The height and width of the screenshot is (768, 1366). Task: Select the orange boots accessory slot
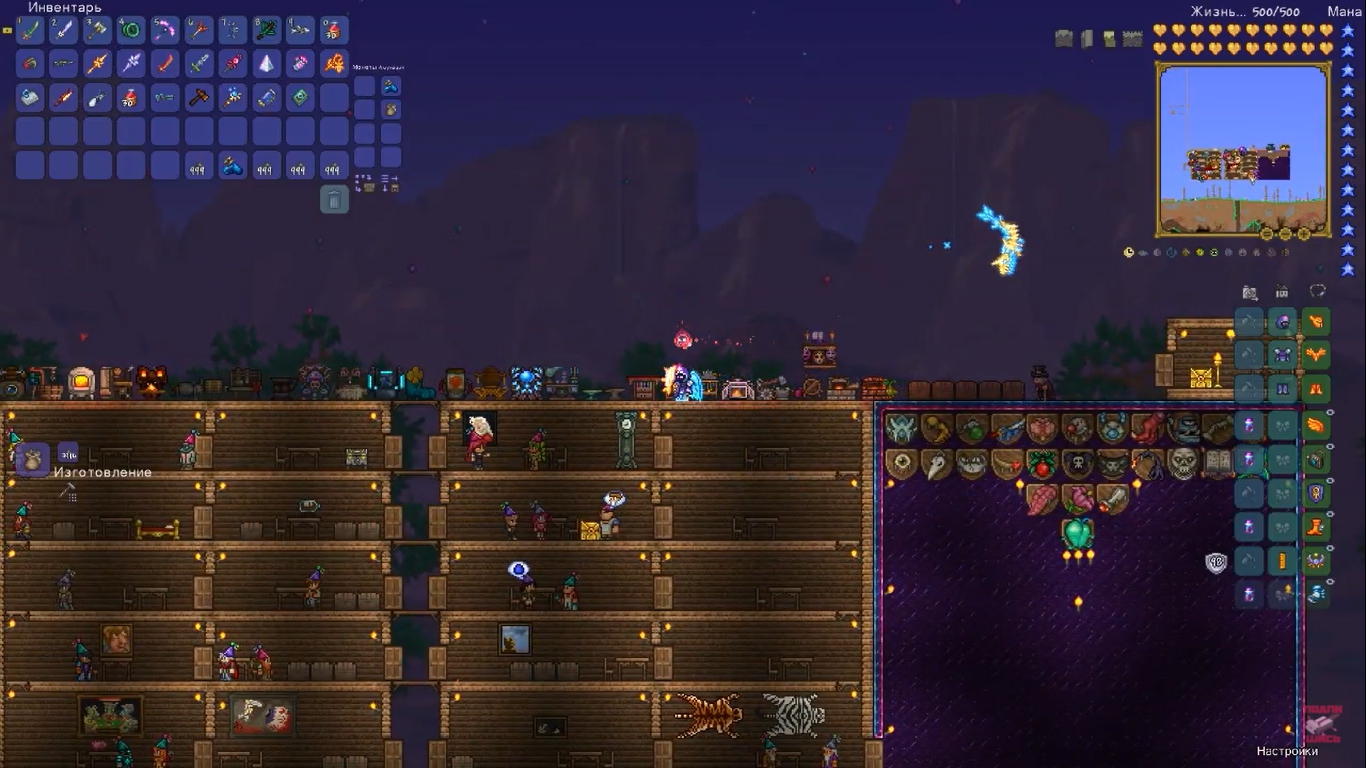coord(1316,526)
